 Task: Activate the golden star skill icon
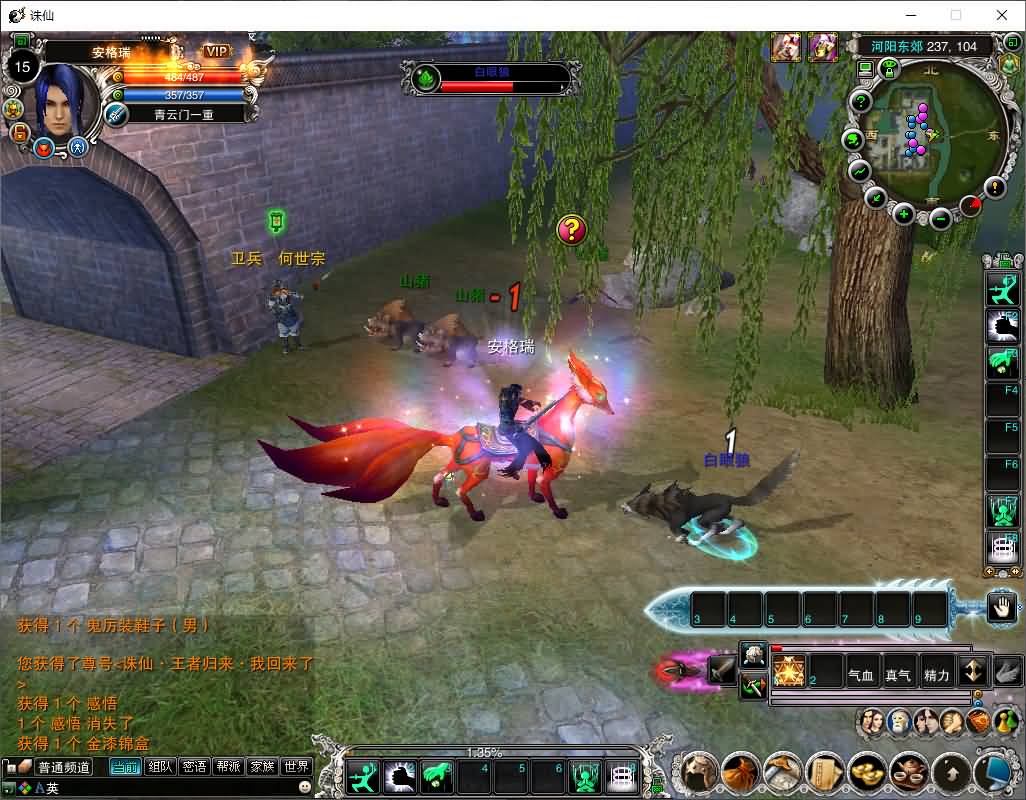point(789,671)
